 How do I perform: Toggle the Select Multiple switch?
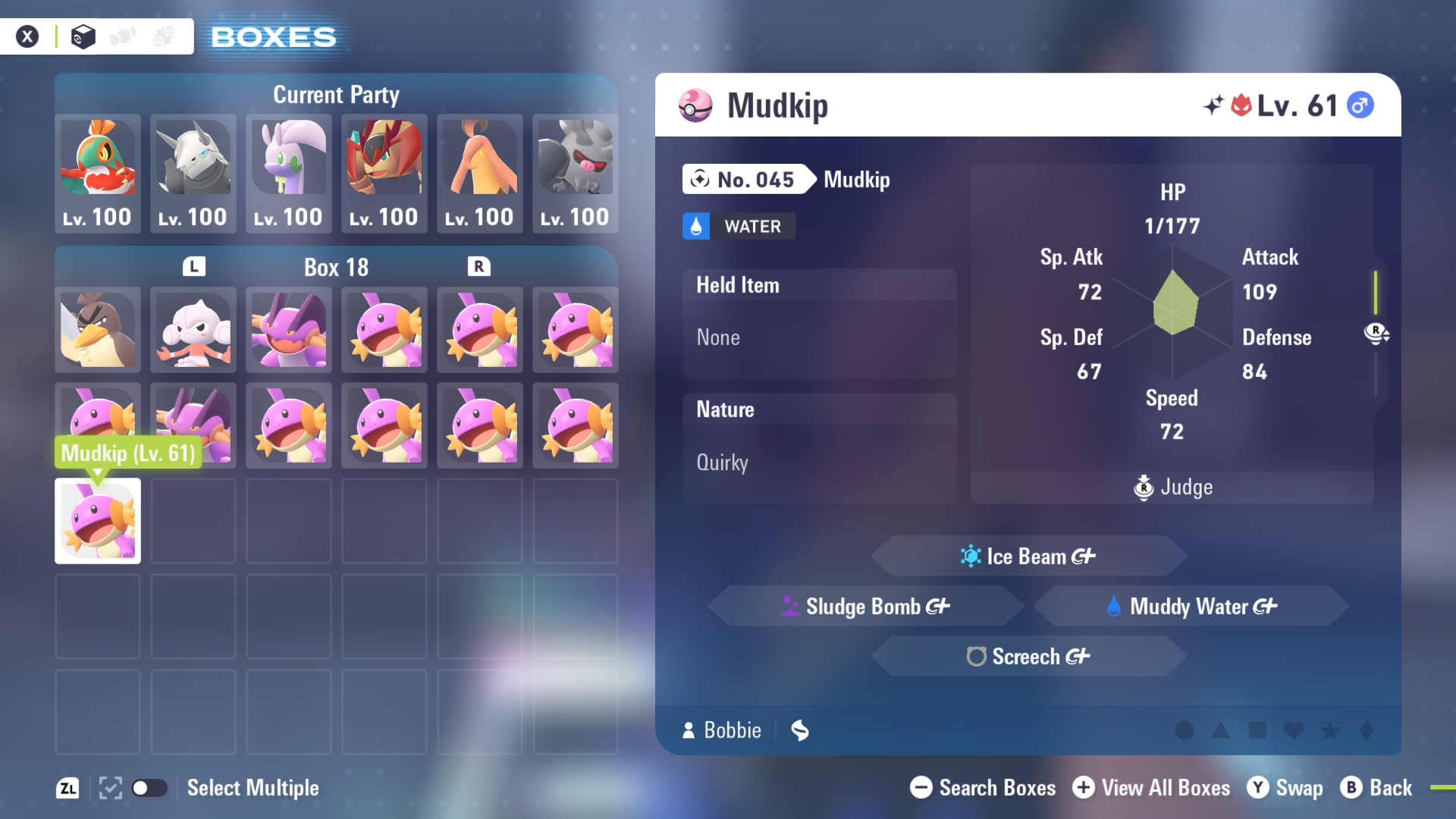point(149,788)
